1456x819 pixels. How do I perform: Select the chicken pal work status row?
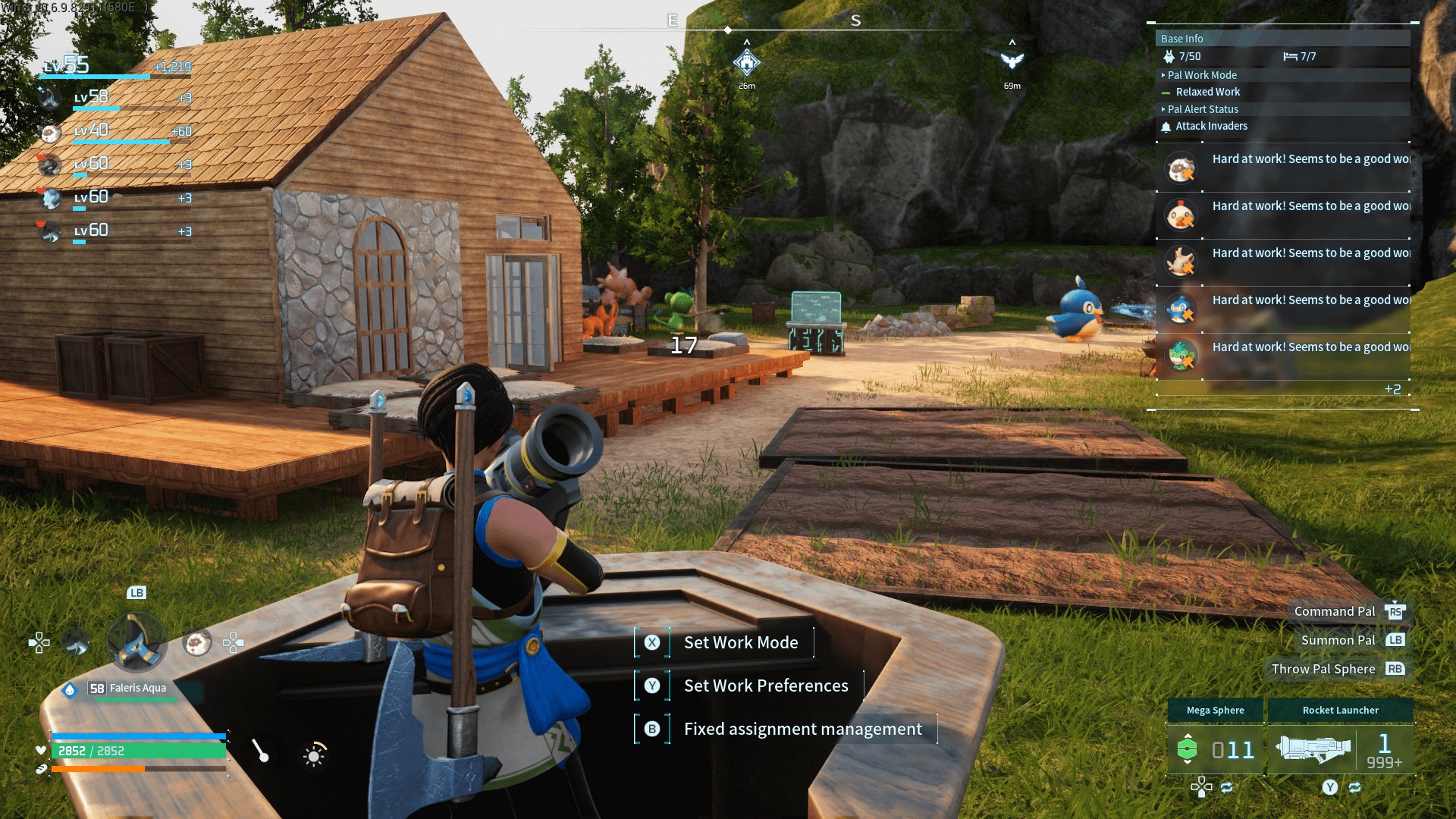pyautogui.click(x=1283, y=215)
